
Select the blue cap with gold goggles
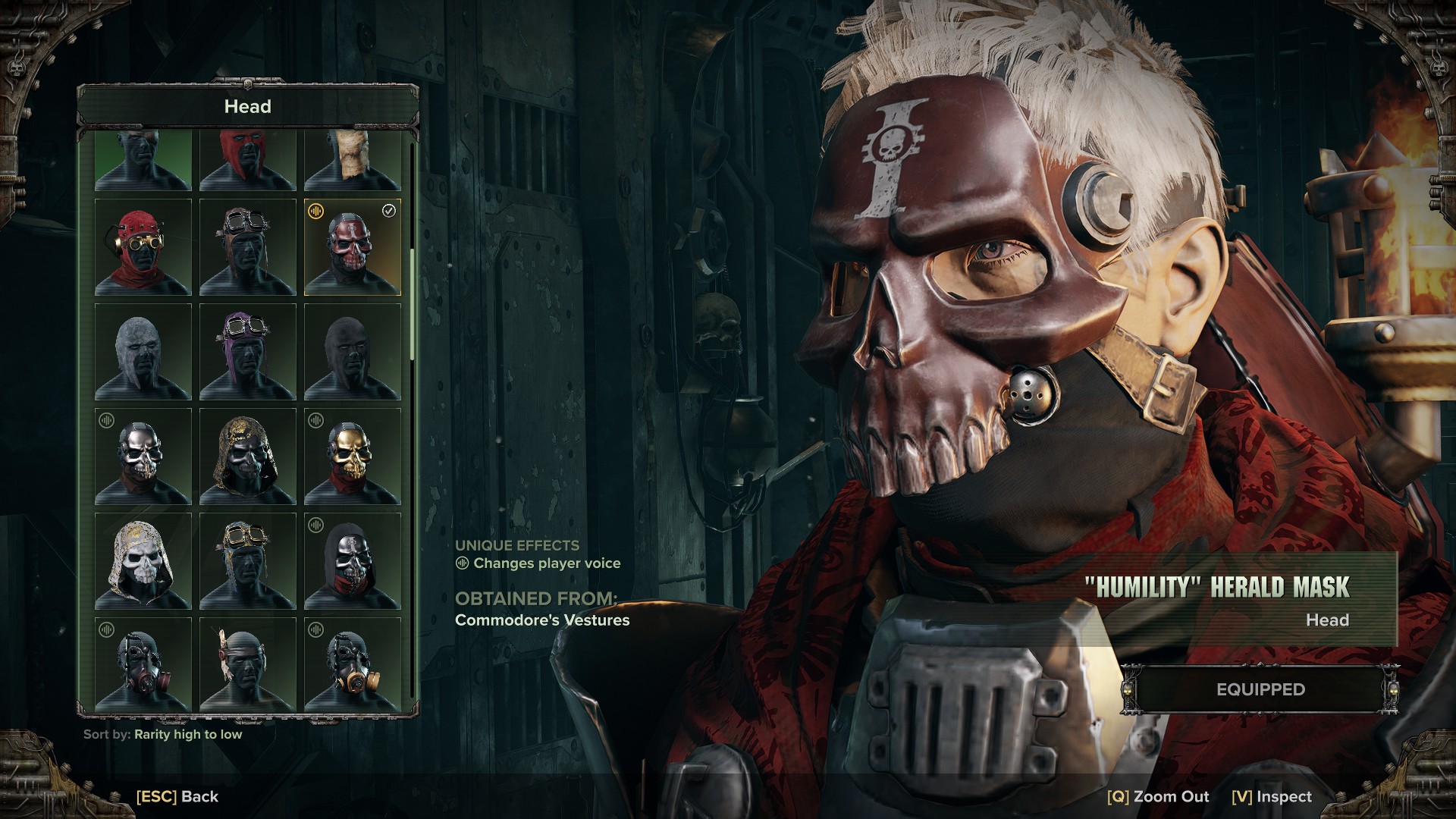pyautogui.click(x=247, y=561)
